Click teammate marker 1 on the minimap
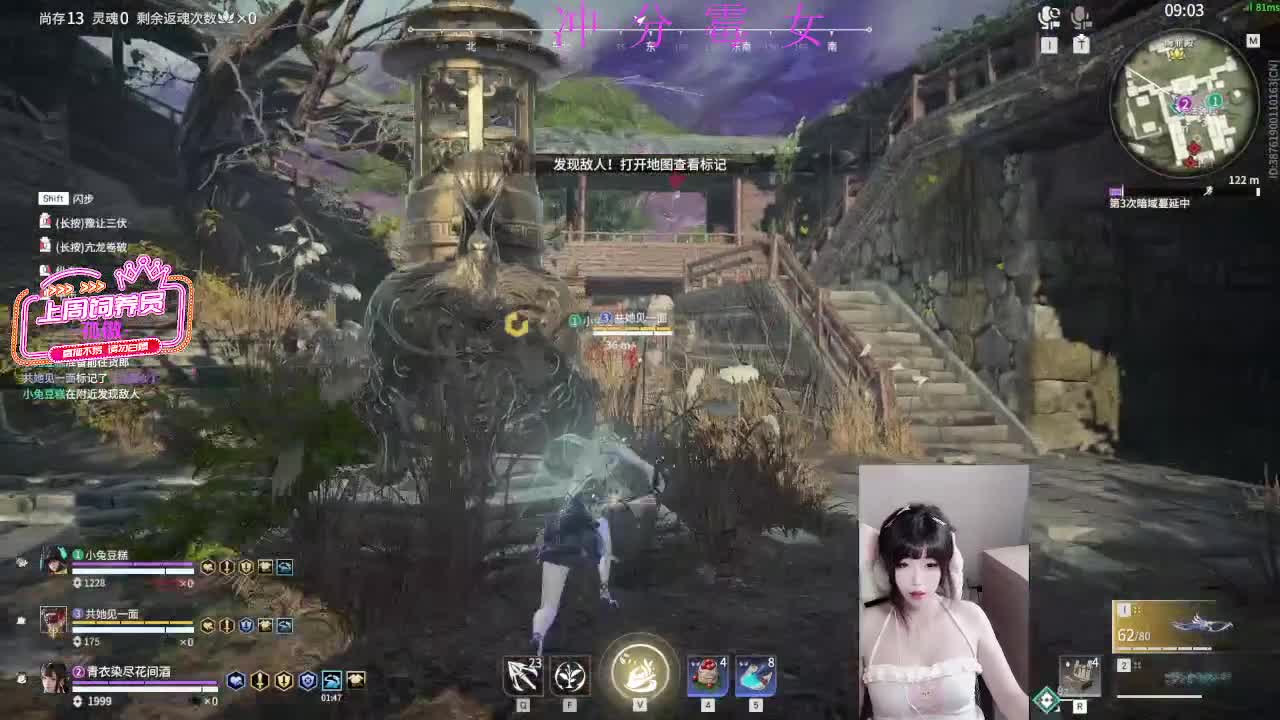The height and width of the screenshot is (720, 1280). 1215,101
